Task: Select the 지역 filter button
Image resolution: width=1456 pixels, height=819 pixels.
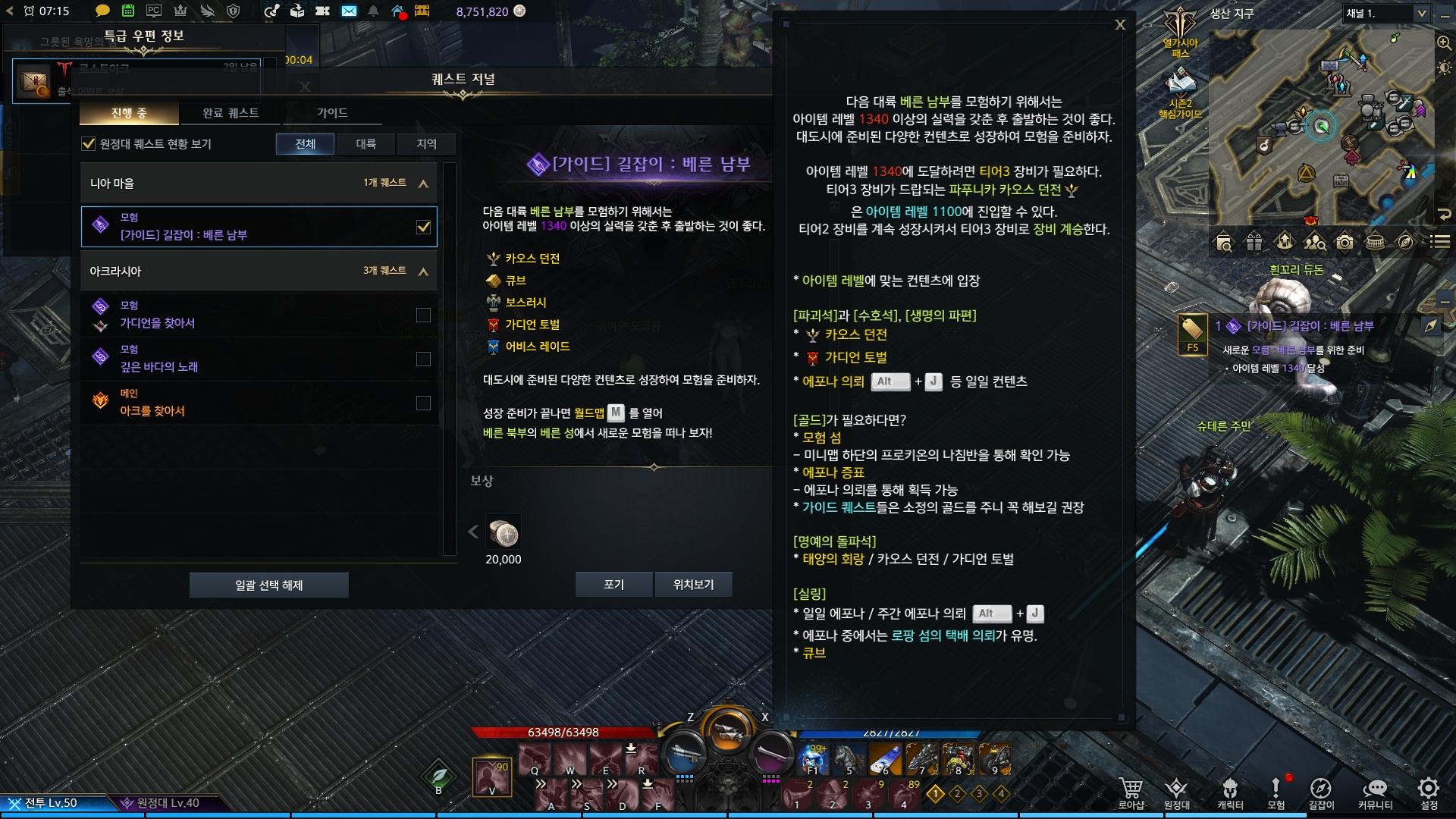Action: (426, 144)
